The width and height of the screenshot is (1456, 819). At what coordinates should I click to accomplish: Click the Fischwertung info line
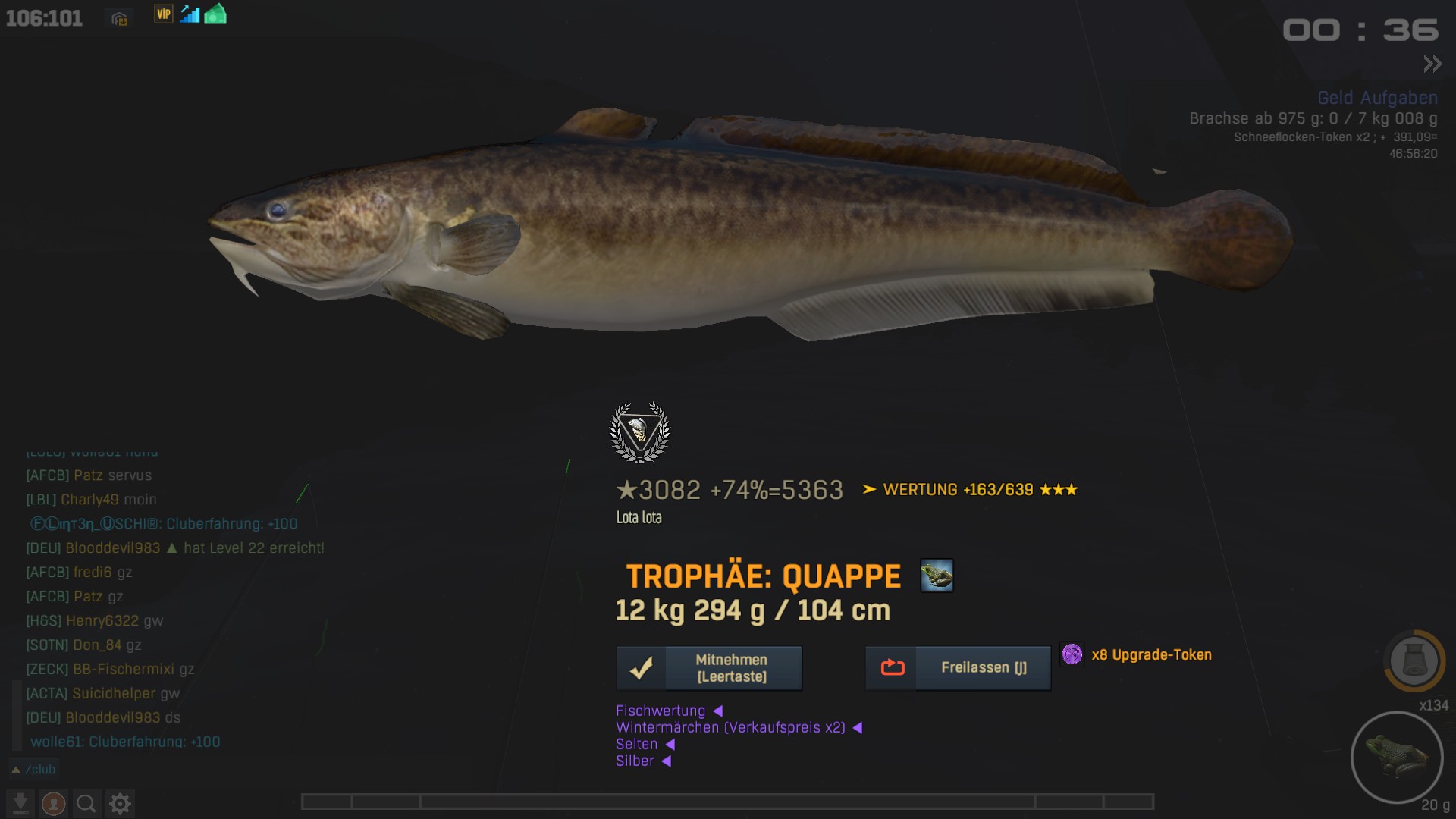661,711
